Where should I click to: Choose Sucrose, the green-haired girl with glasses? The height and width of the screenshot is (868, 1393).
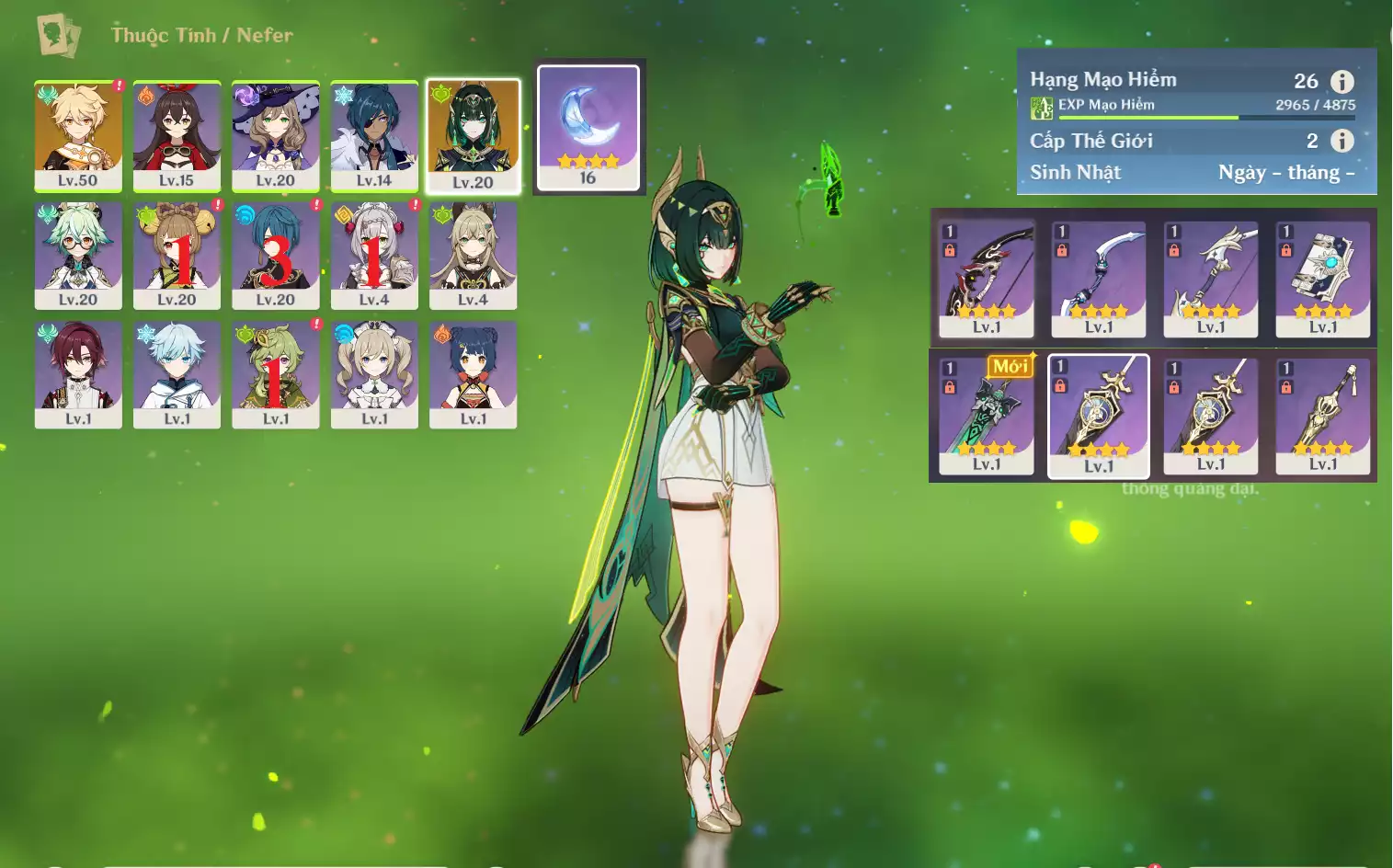[x=78, y=256]
